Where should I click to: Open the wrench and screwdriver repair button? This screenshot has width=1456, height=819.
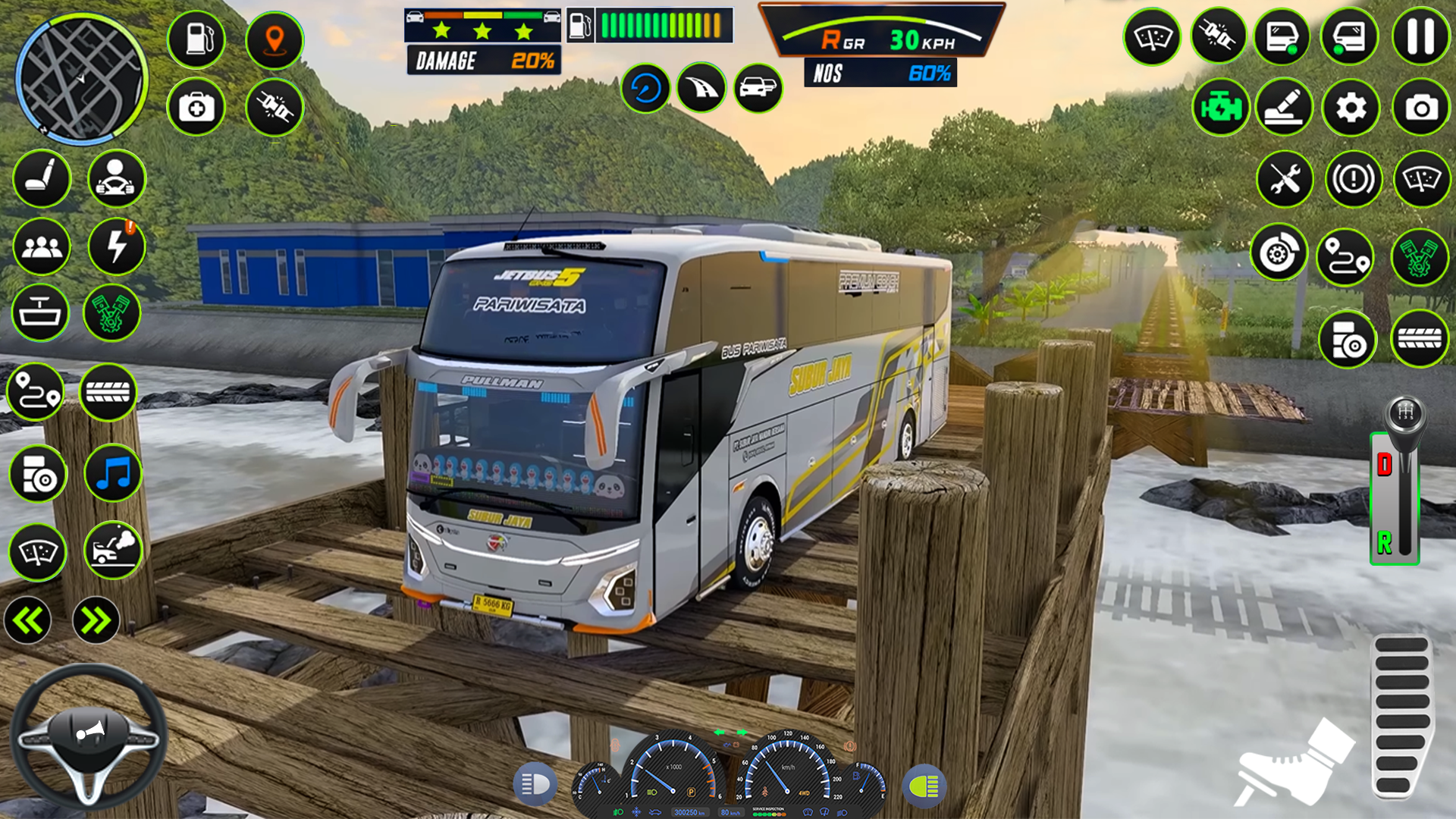(x=1285, y=180)
